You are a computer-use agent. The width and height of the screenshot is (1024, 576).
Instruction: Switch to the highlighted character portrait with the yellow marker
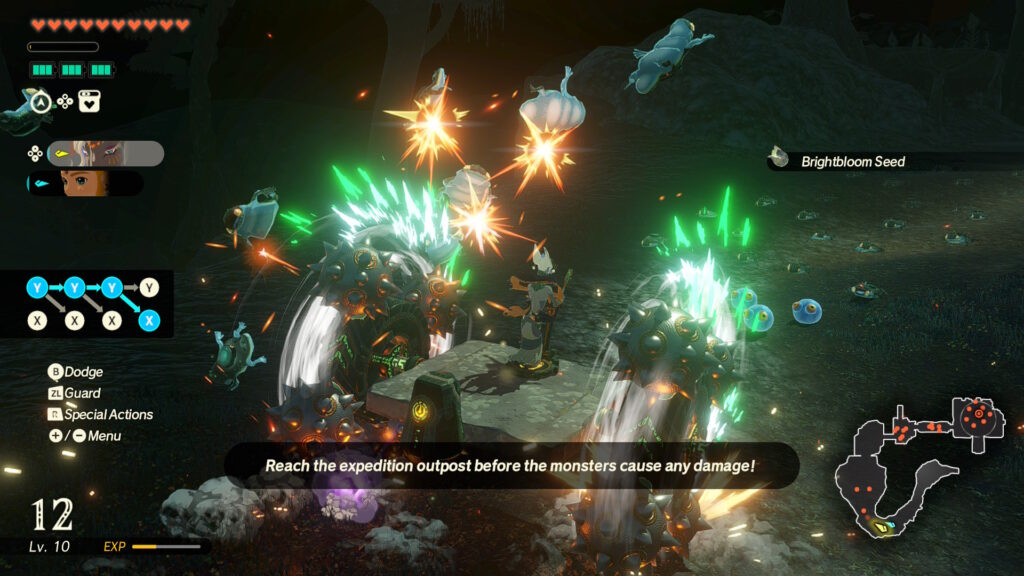coord(104,153)
